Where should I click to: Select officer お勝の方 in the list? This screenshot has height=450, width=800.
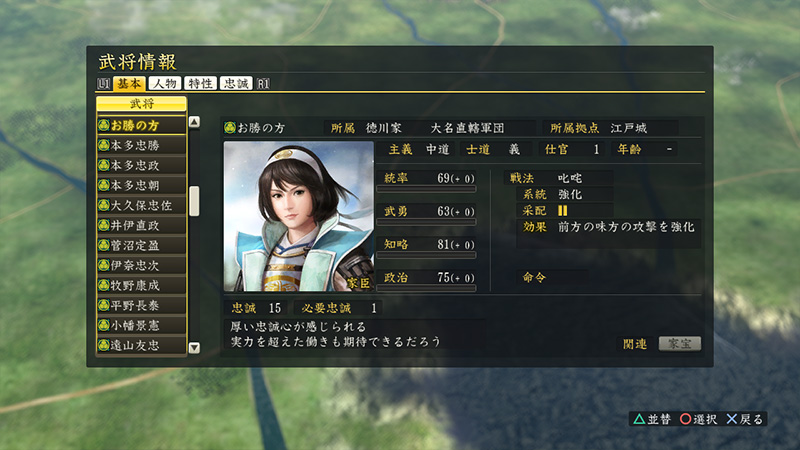point(141,125)
